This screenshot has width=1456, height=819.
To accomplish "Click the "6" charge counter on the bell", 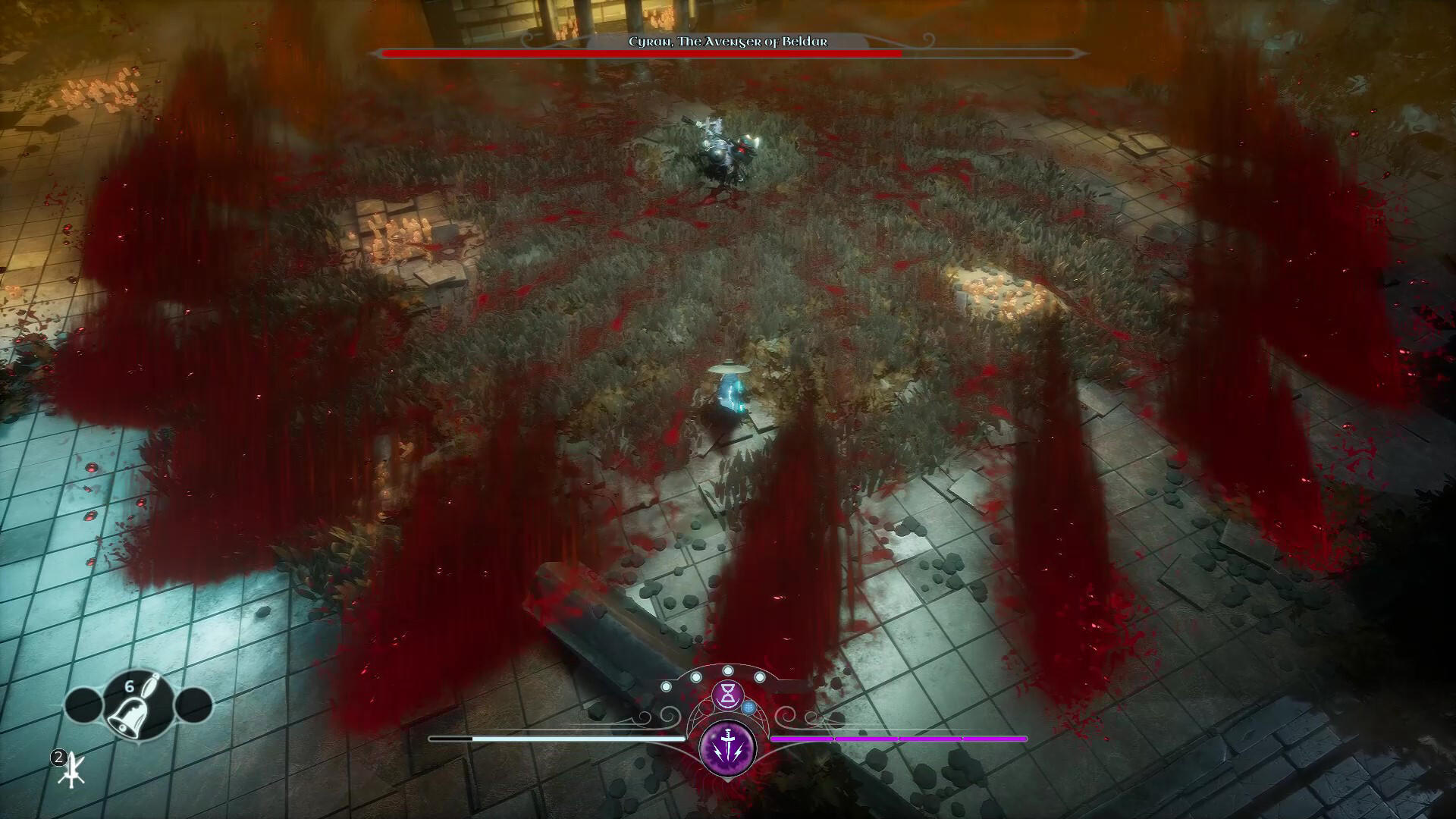I will pos(129,686).
